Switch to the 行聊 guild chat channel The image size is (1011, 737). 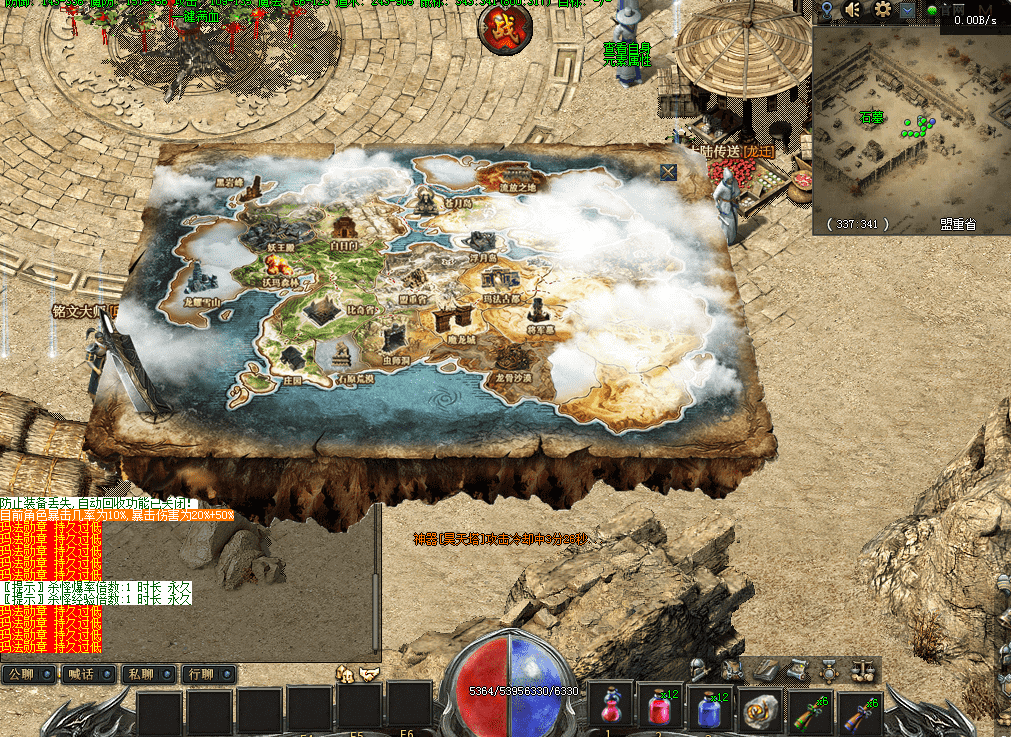(x=206, y=674)
